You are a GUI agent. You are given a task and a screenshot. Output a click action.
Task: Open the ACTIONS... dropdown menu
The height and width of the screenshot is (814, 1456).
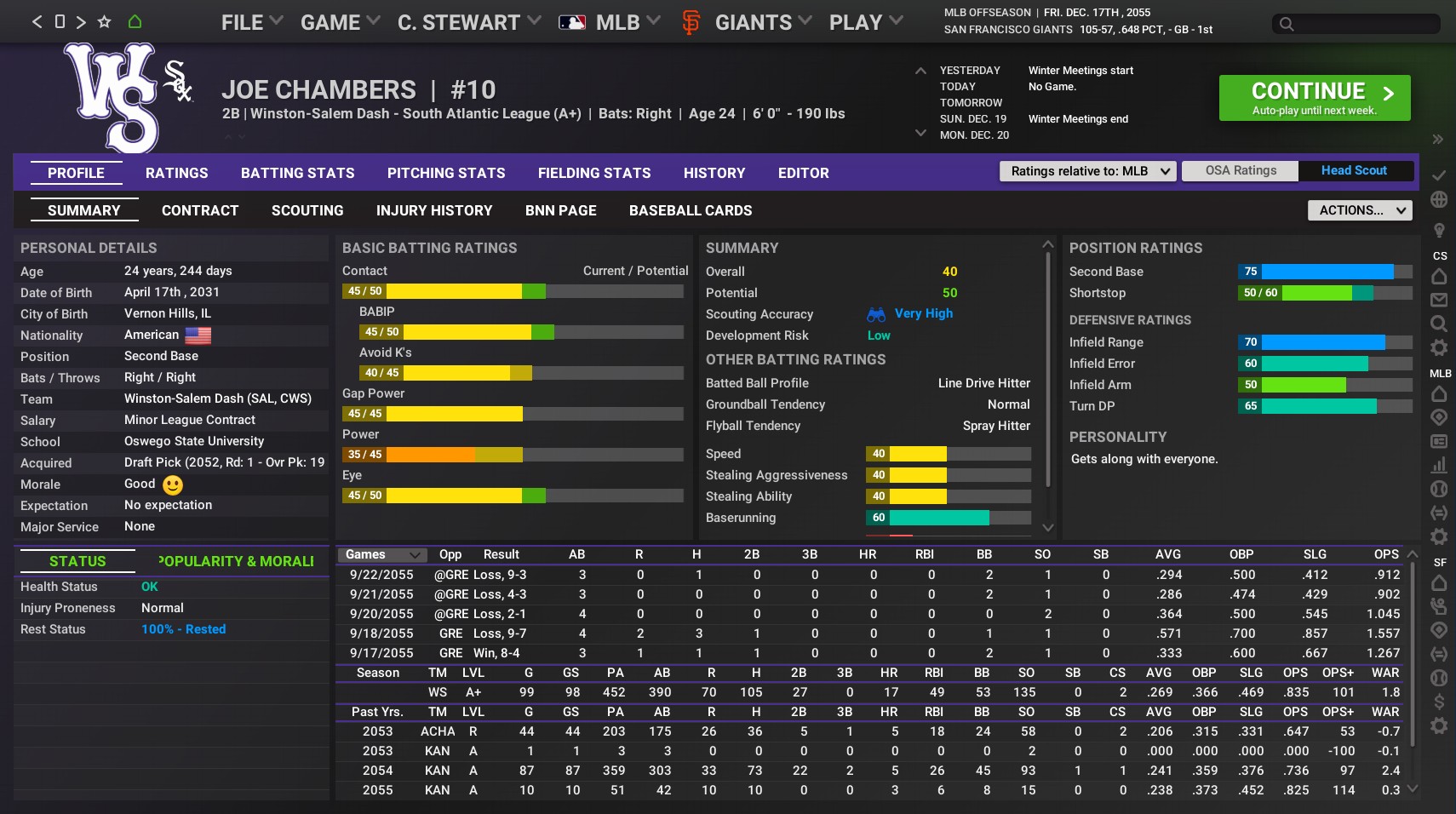pyautogui.click(x=1359, y=209)
